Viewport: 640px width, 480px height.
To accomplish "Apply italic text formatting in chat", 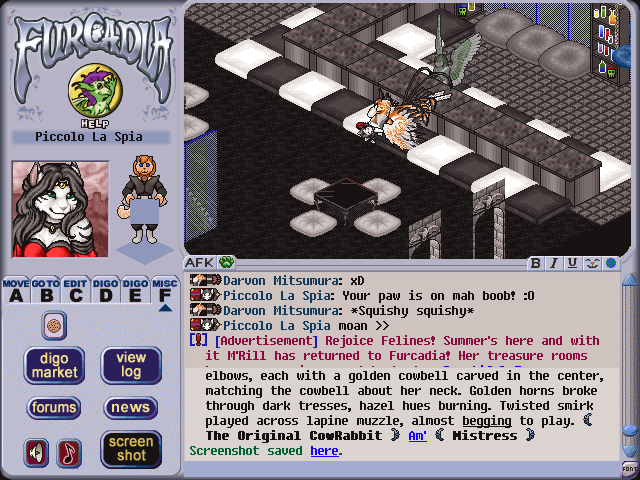I will [554, 263].
